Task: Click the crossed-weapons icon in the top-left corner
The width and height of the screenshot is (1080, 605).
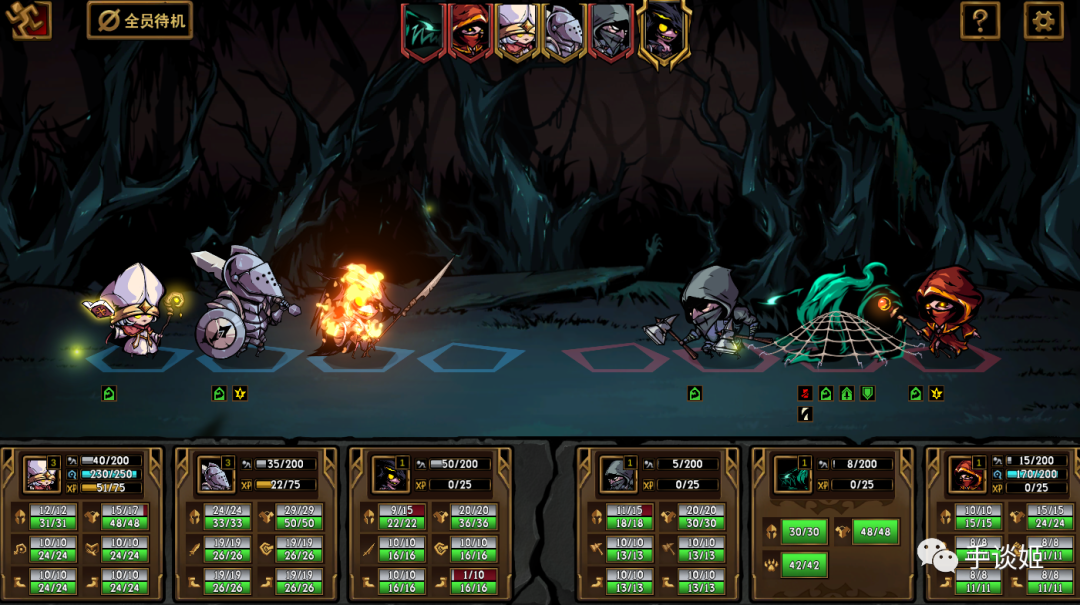Action: 28,20
